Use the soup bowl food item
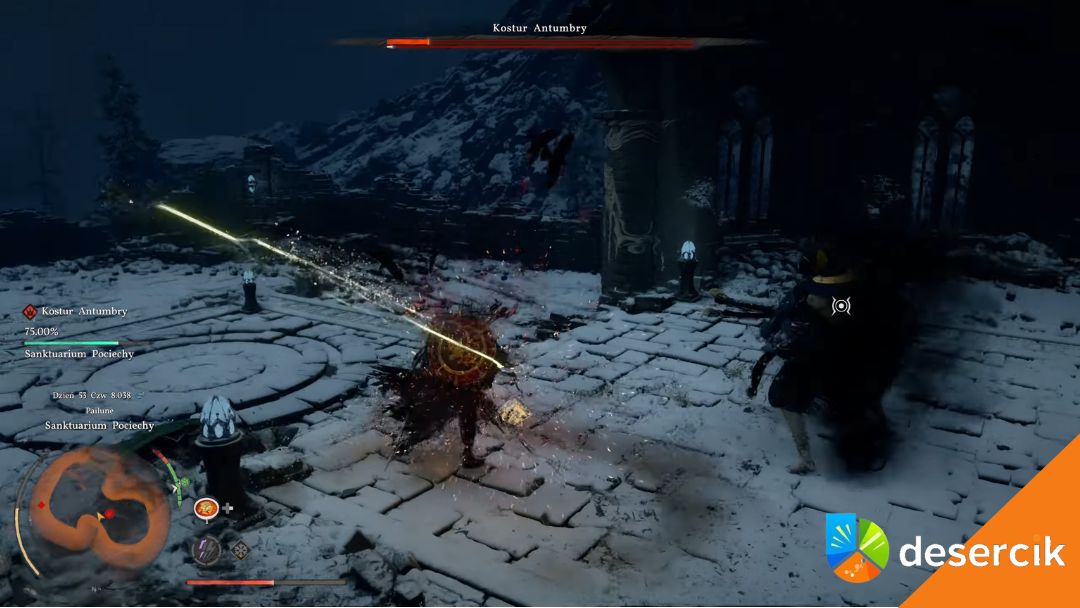Screen dimensions: 1080x608 pyautogui.click(x=207, y=508)
